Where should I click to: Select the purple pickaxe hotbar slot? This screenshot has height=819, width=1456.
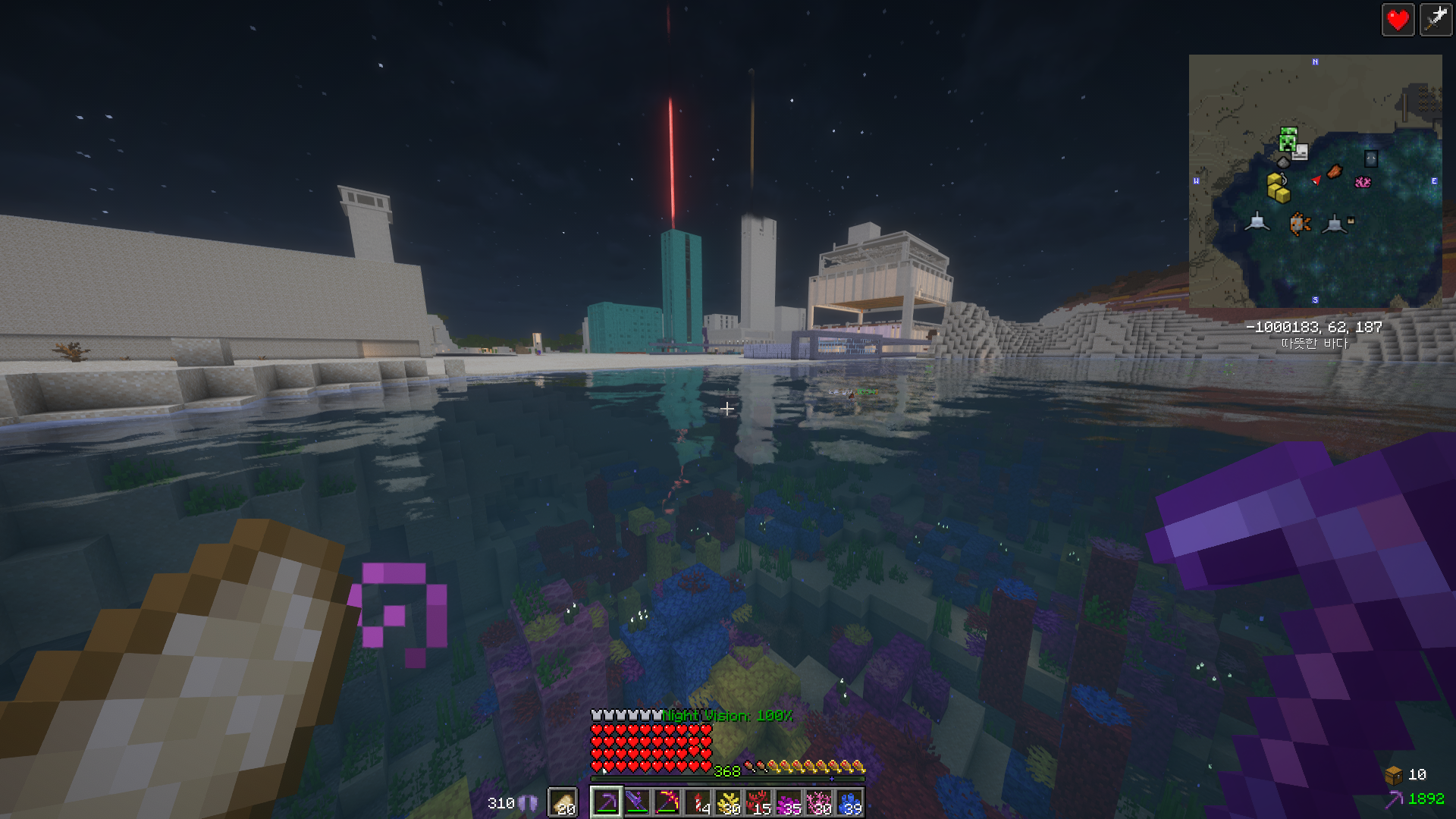tap(607, 802)
